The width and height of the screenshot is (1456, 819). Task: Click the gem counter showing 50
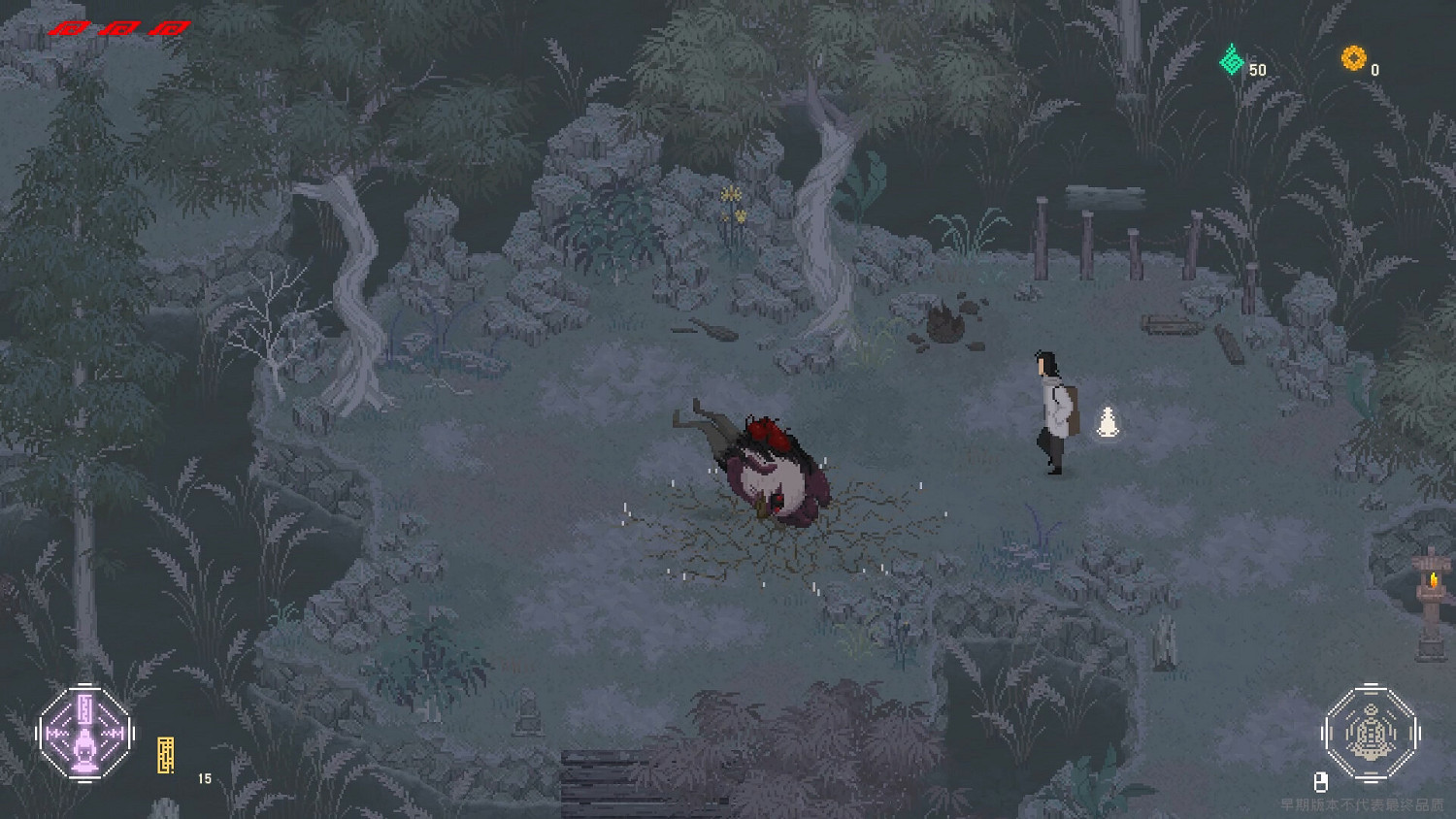(x=1258, y=69)
